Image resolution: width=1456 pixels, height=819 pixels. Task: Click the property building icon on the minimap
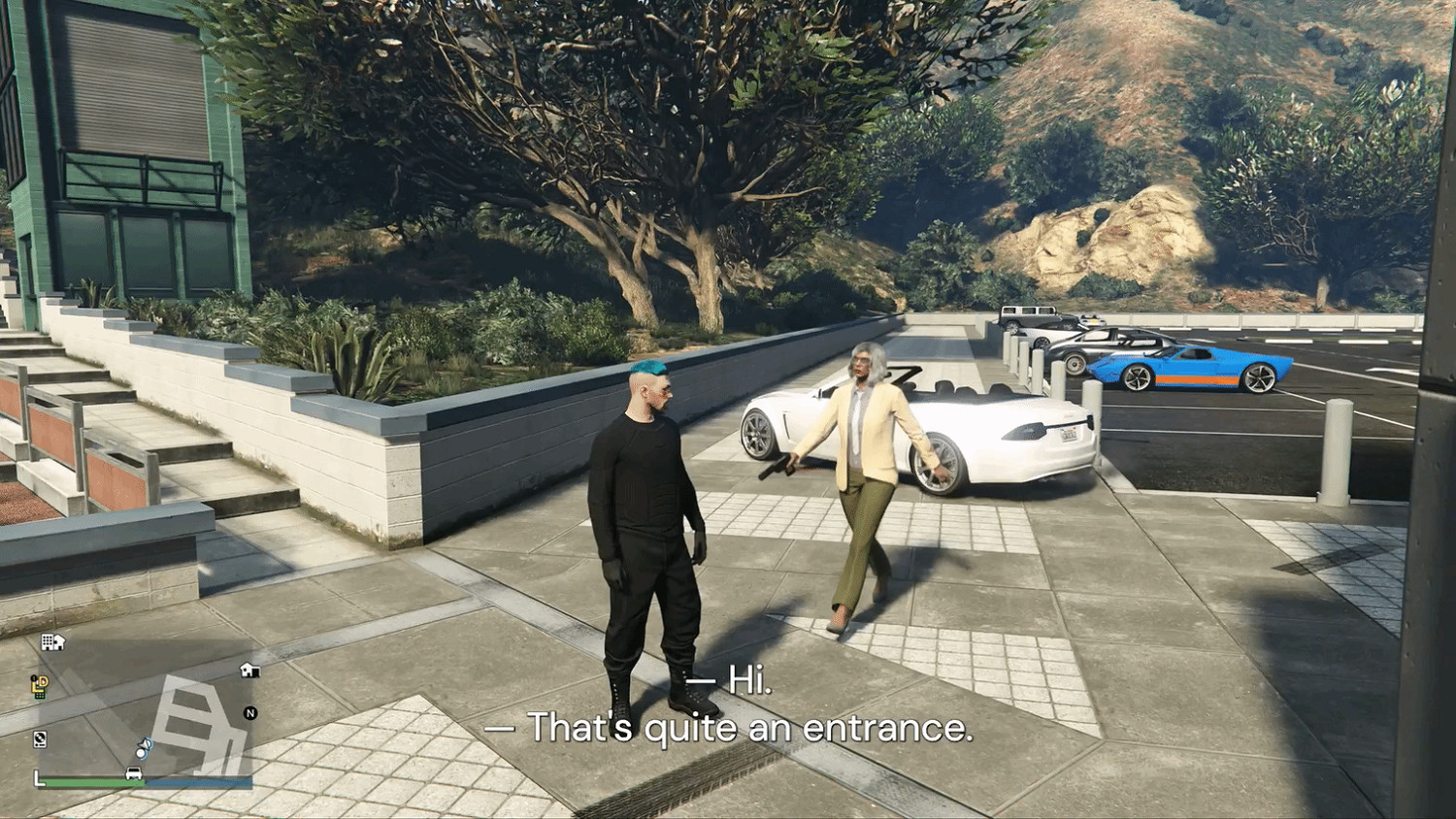[53, 641]
